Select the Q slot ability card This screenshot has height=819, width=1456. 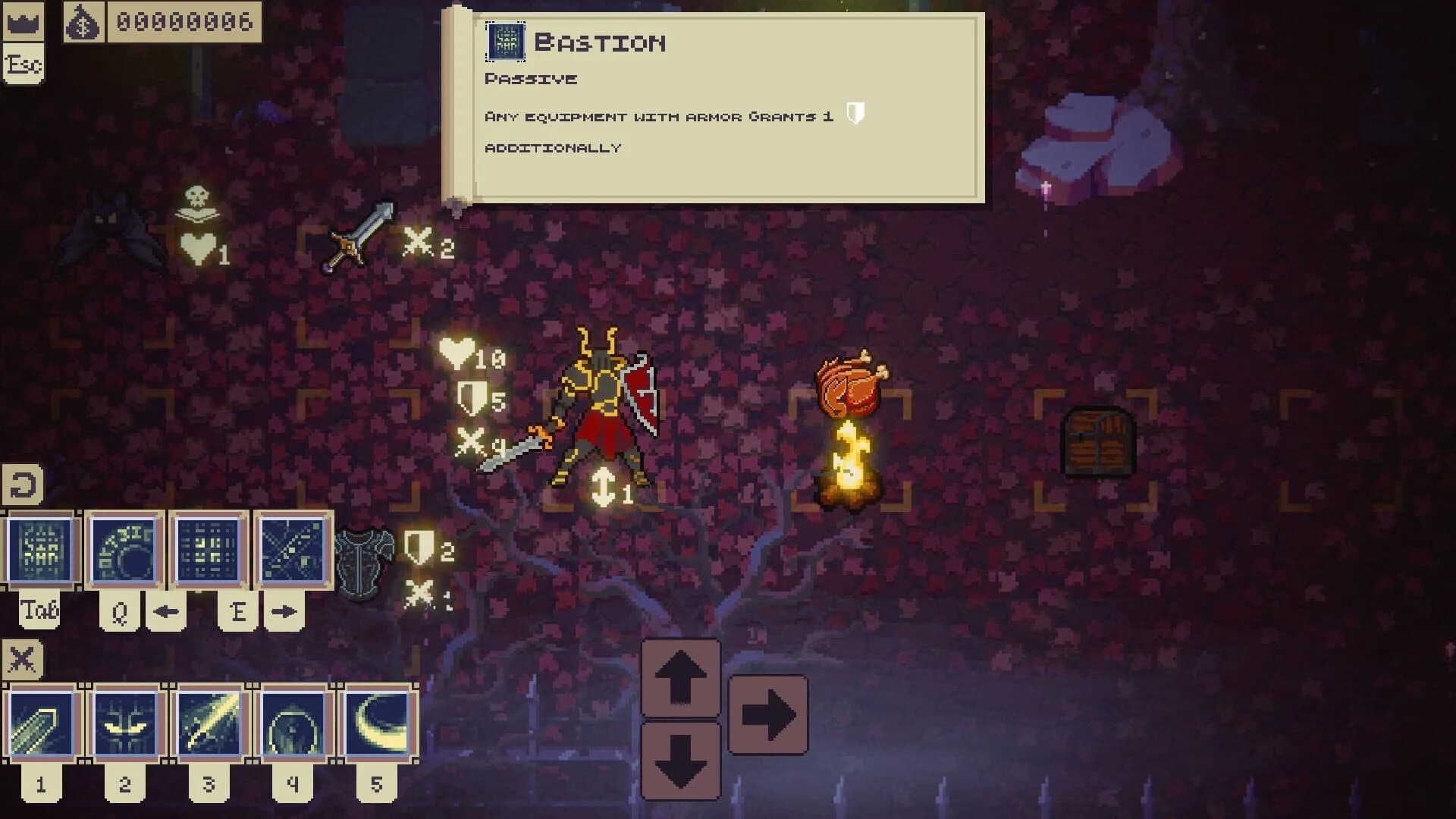(x=125, y=550)
